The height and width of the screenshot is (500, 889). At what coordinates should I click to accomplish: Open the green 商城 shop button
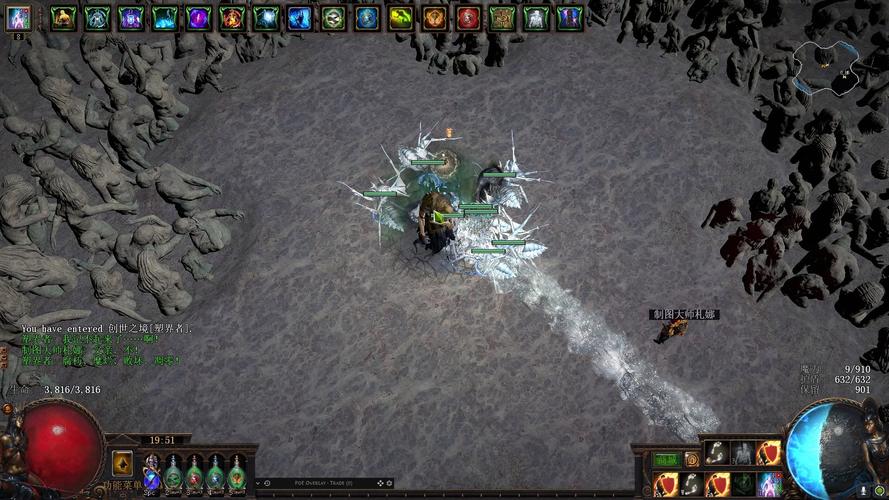665,459
